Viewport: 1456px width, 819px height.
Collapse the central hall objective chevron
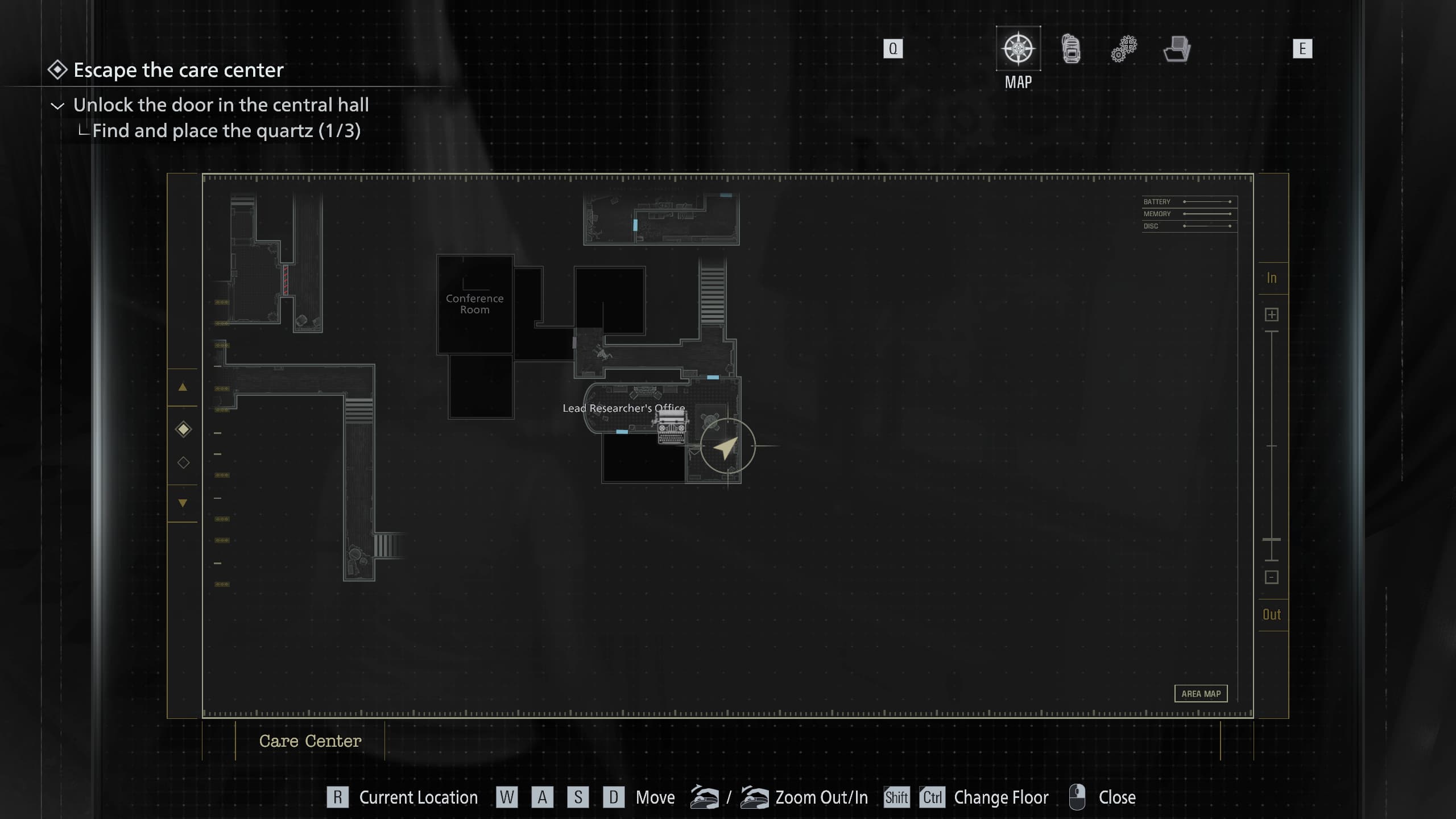[x=57, y=106]
